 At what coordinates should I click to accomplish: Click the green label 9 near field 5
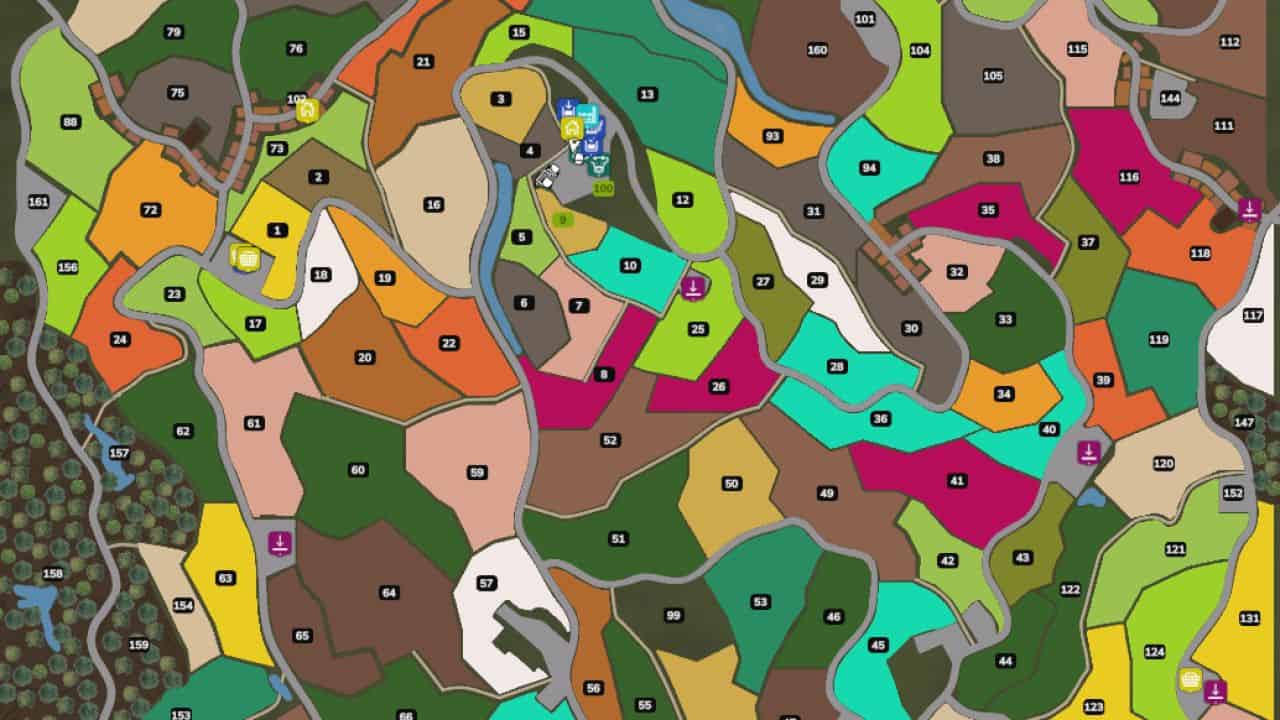coord(564,218)
